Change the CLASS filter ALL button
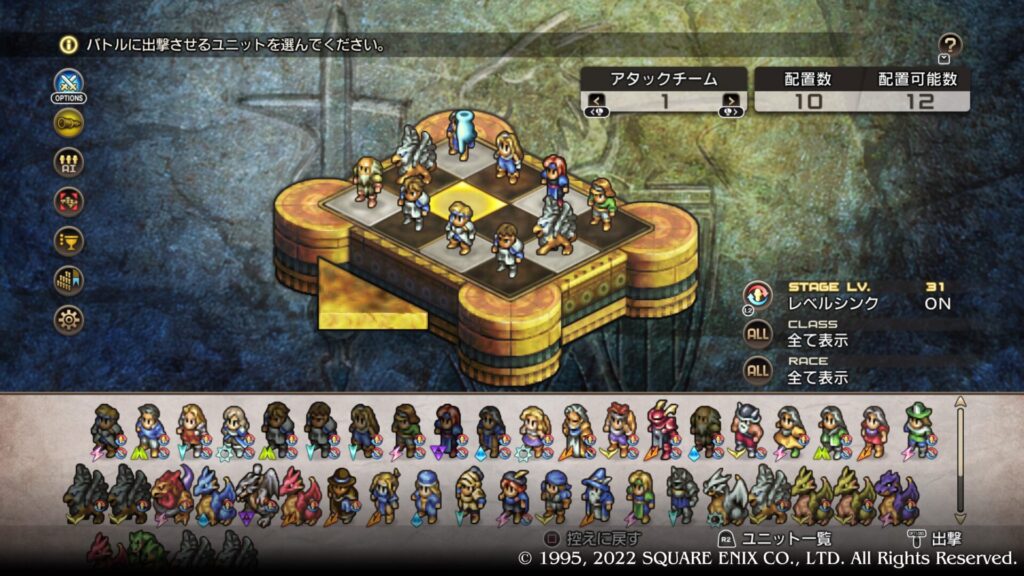The height and width of the screenshot is (576, 1024). [758, 332]
